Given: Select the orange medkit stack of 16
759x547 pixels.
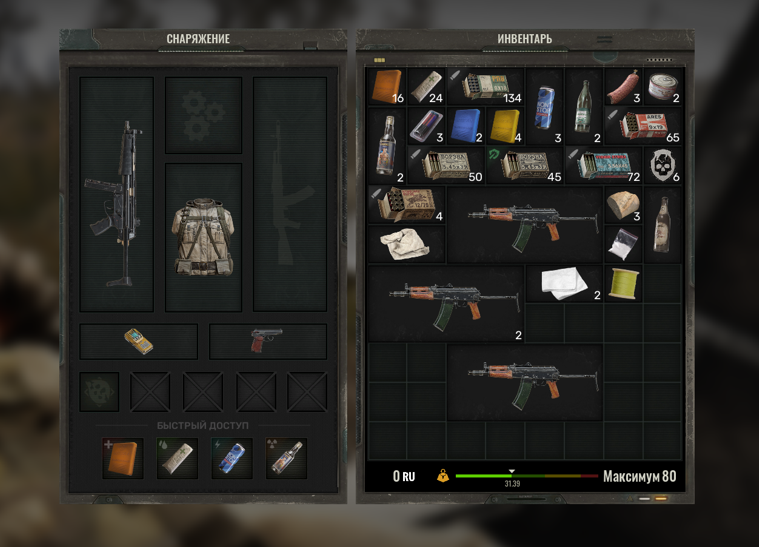Looking at the screenshot, I should point(387,87).
